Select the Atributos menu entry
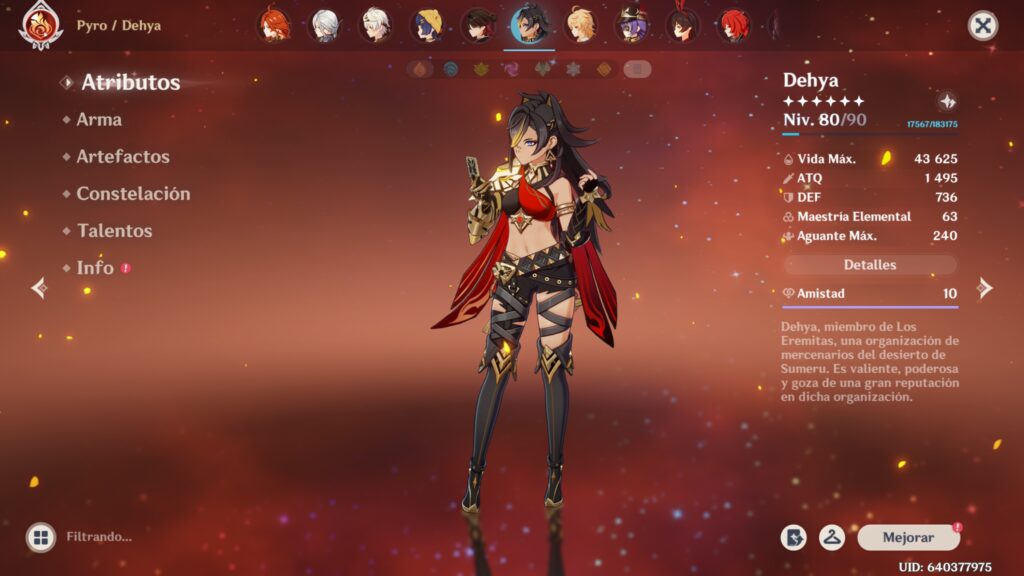The width and height of the screenshot is (1024, 576). click(x=130, y=82)
